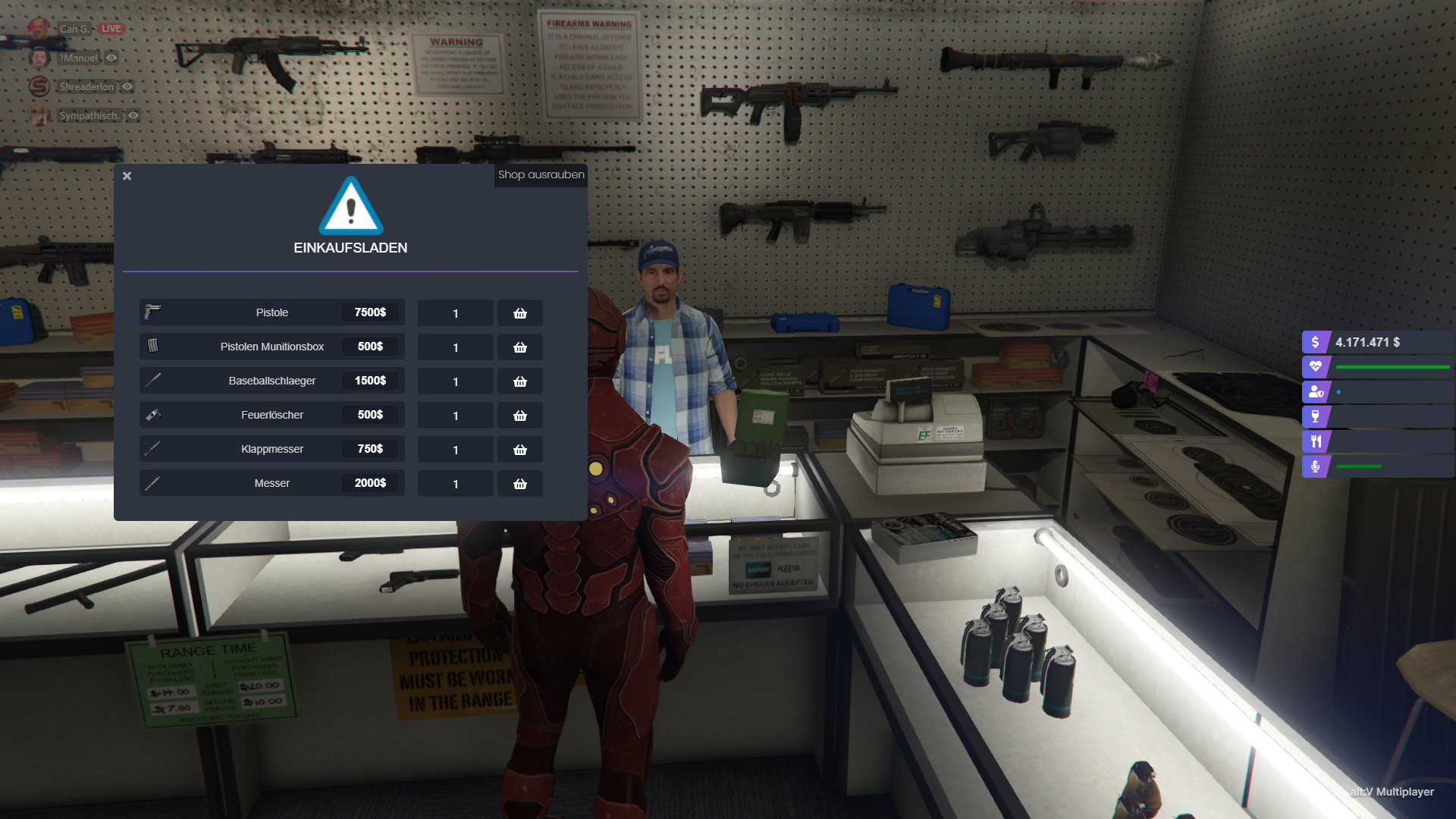Change the Pistolen Munitionsbox quantity field
This screenshot has width=1456, height=819.
(x=456, y=347)
